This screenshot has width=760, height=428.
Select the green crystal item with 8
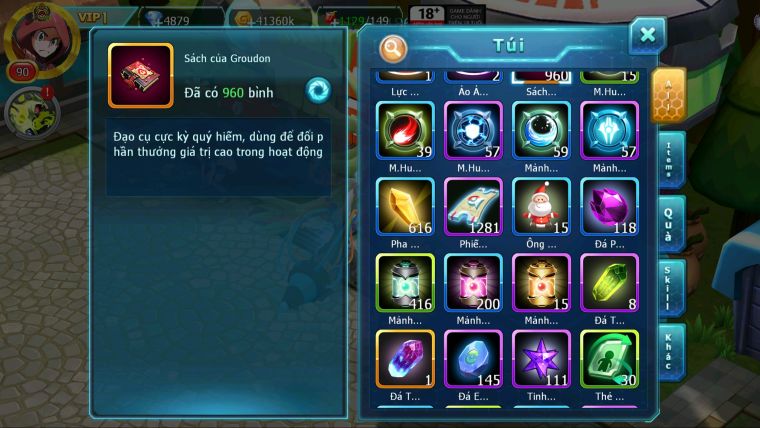(x=609, y=282)
